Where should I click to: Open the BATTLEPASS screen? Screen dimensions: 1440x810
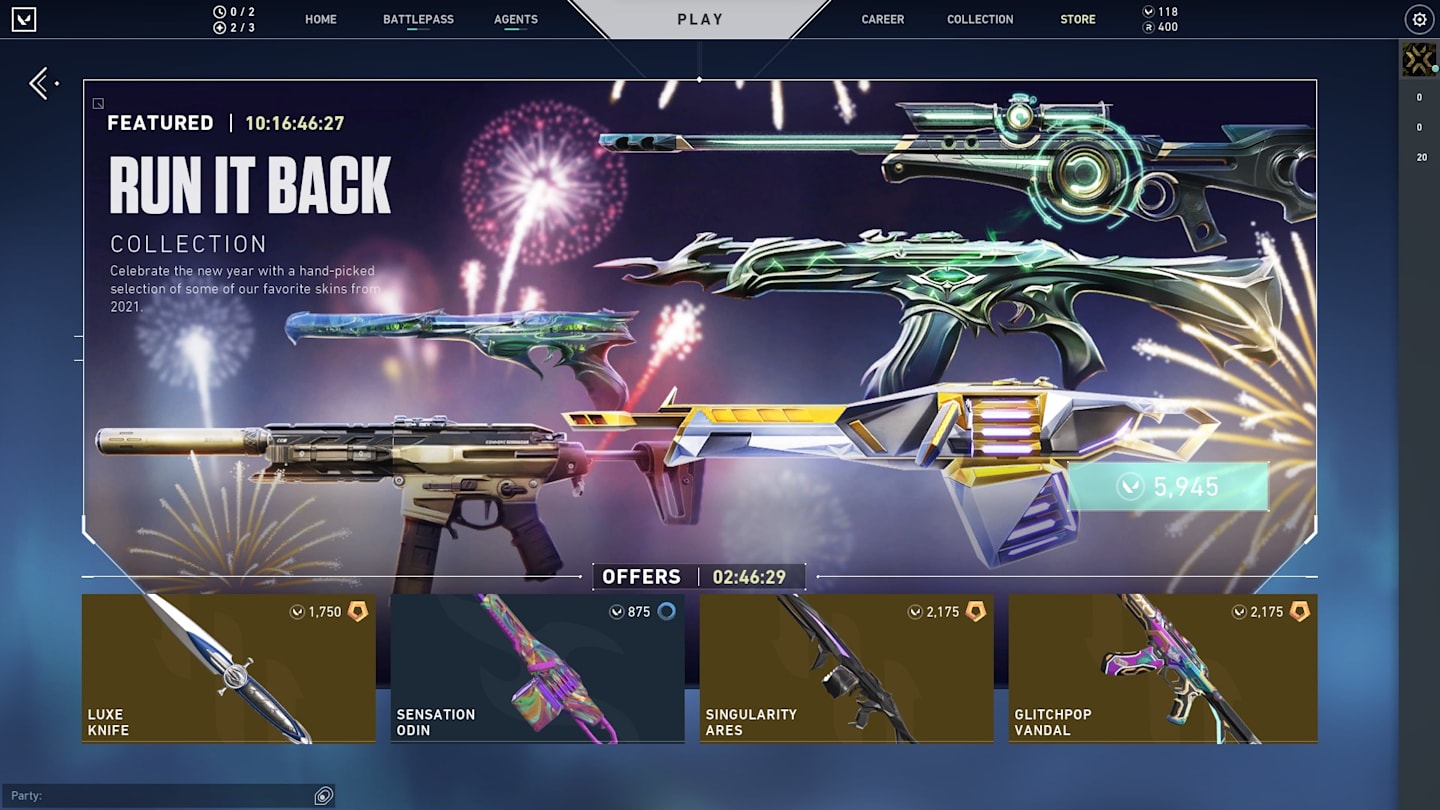(417, 19)
